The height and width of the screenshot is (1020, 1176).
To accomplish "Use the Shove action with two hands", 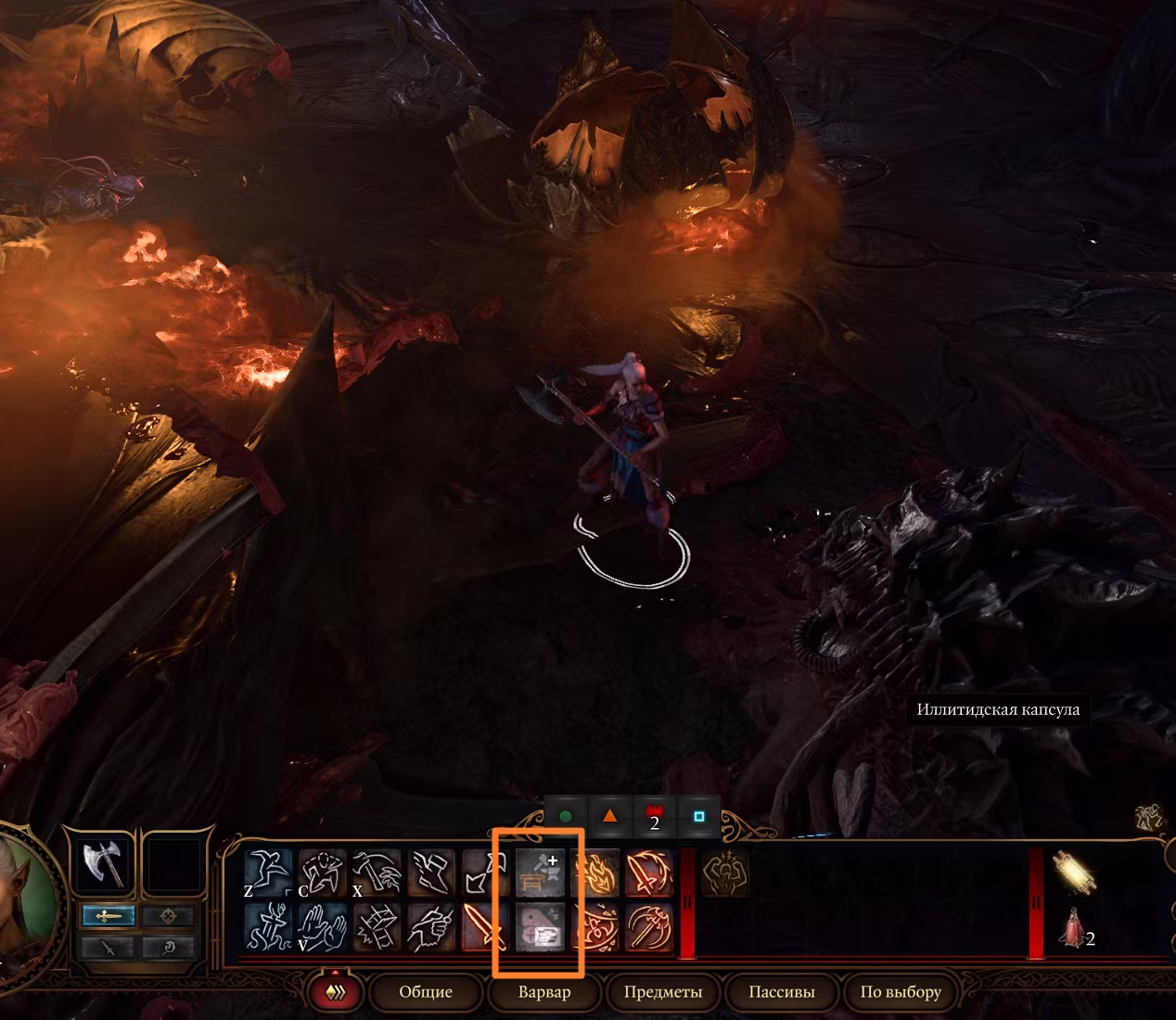I will click(322, 925).
